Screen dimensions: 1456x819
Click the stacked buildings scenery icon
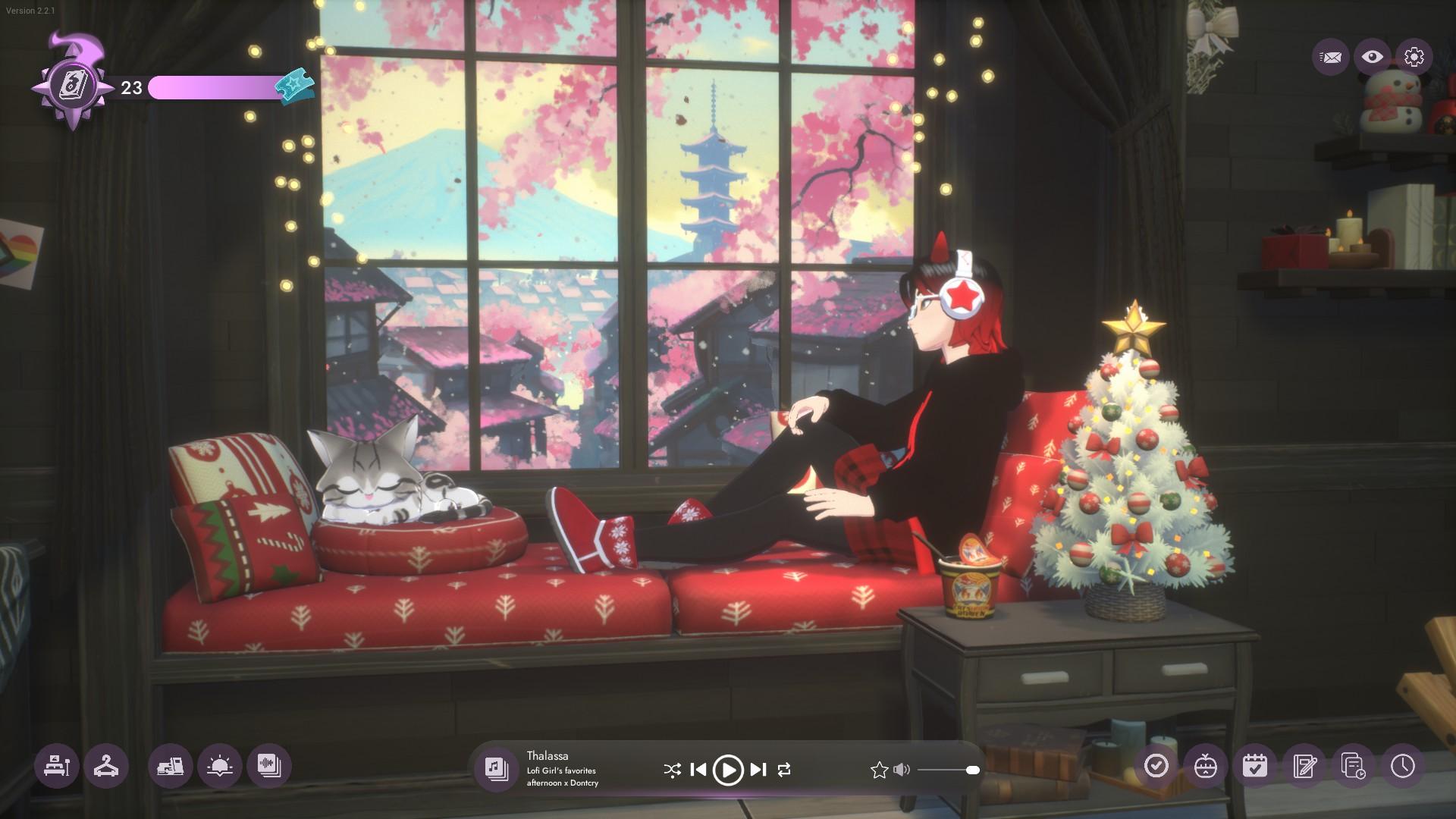tap(171, 766)
